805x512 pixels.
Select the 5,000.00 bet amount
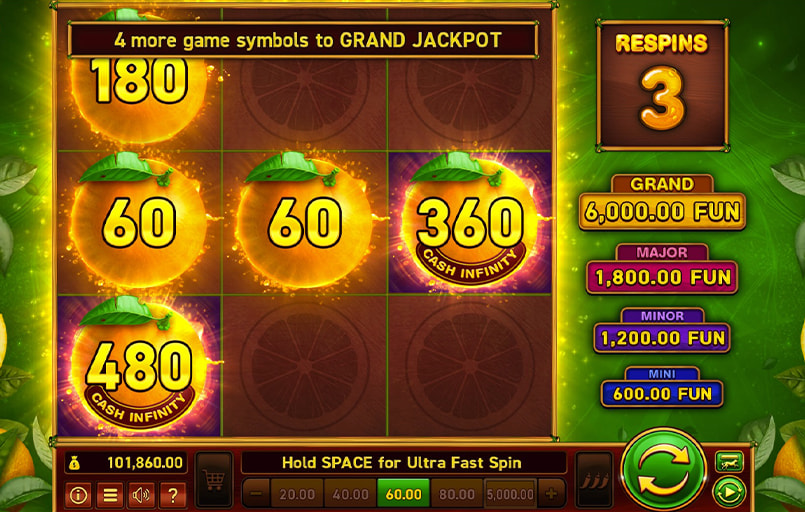pos(510,494)
